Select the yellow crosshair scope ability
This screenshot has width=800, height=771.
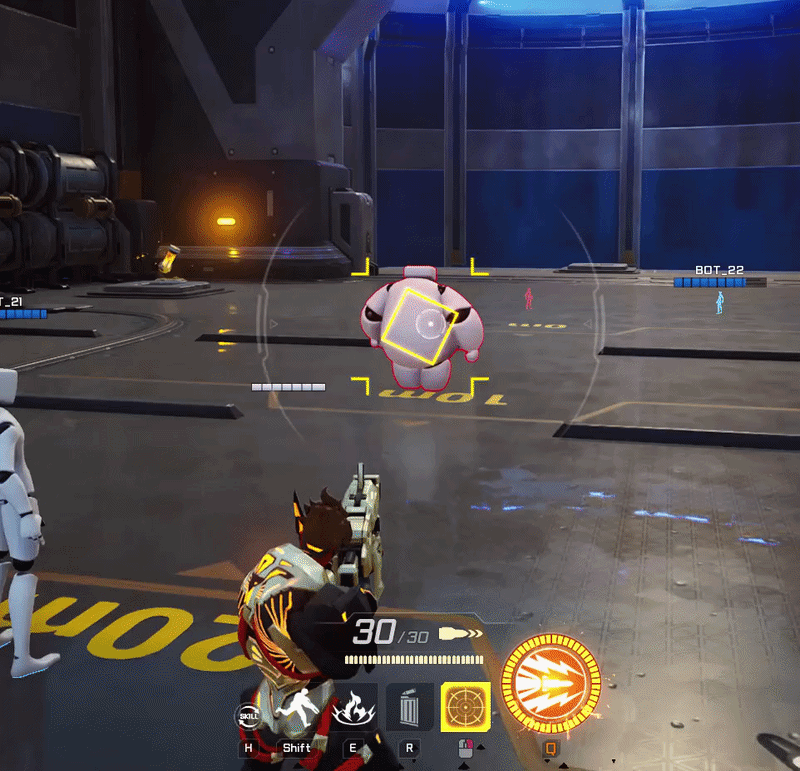pyautogui.click(x=465, y=708)
